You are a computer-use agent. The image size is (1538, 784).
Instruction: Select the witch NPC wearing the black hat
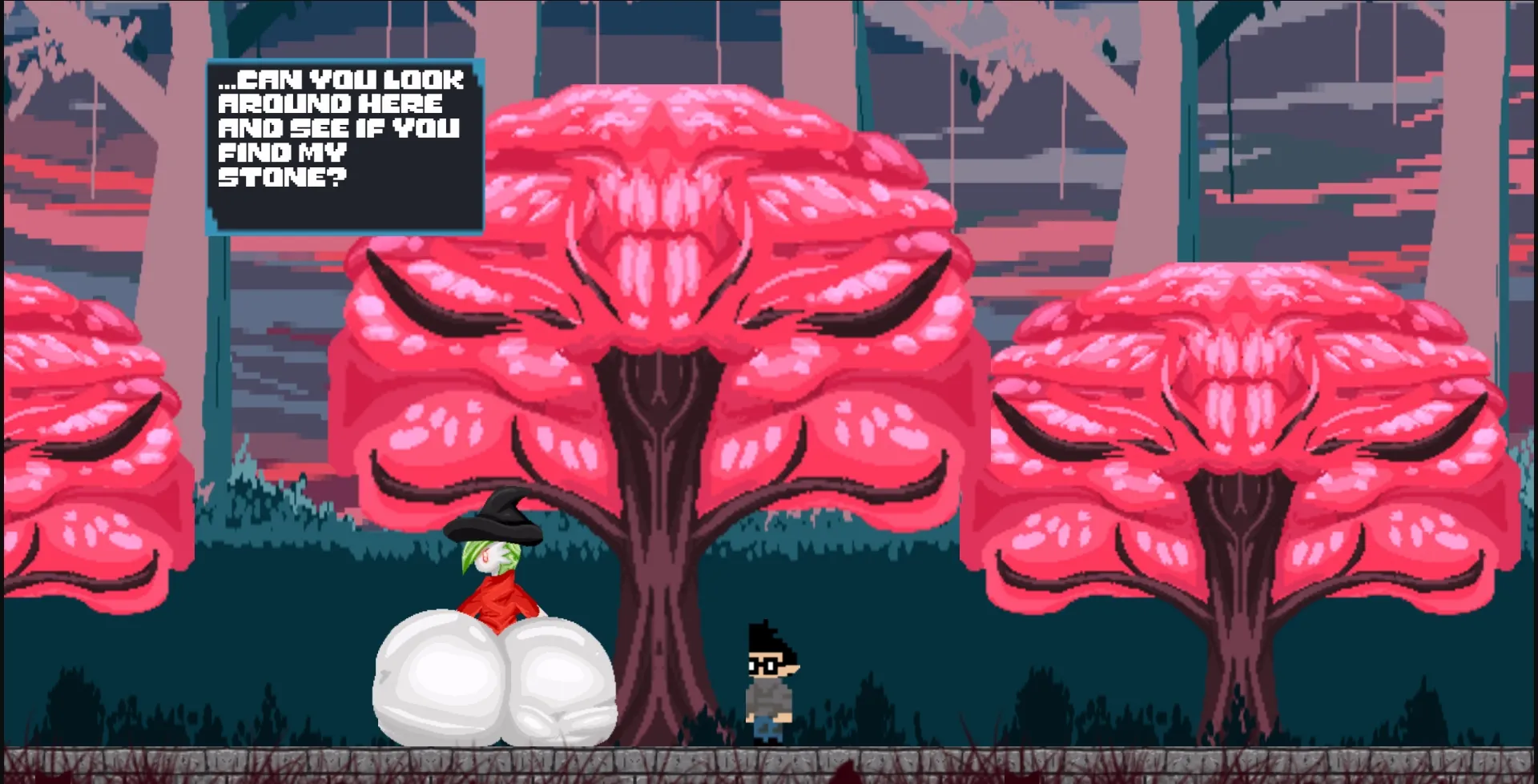coord(497,577)
